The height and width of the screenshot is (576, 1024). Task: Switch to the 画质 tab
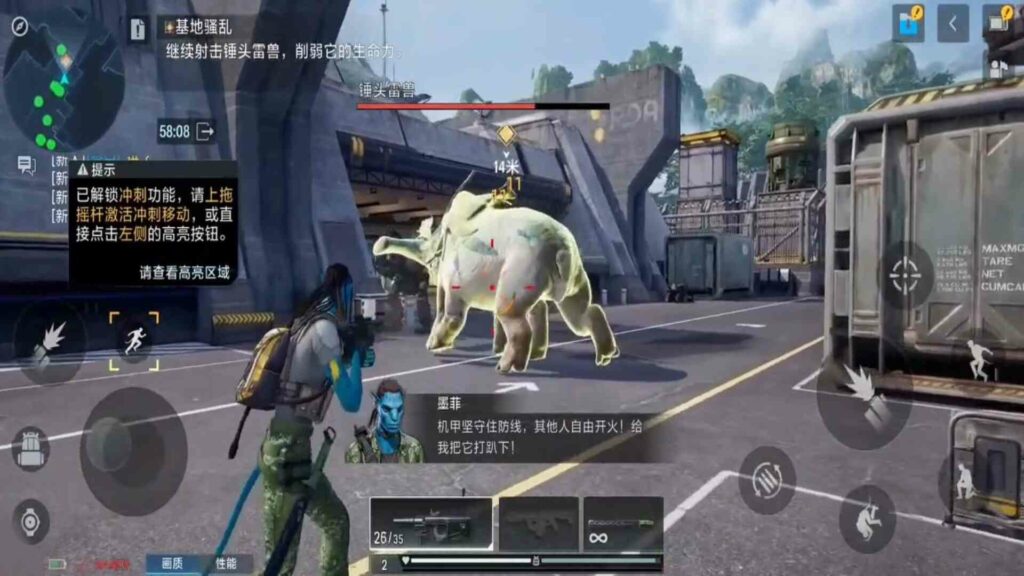[172, 564]
